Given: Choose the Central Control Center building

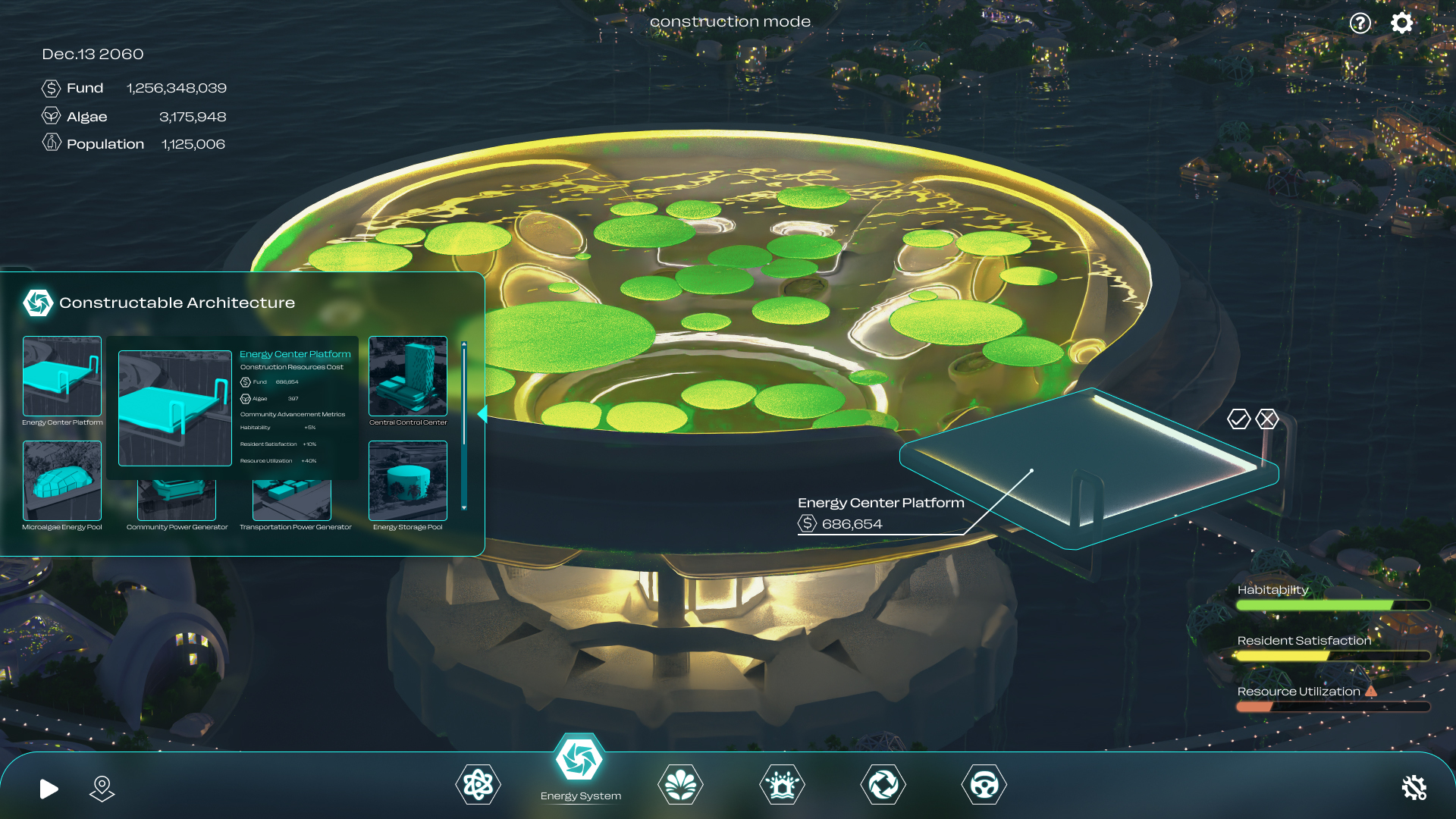Looking at the screenshot, I should click(x=408, y=376).
